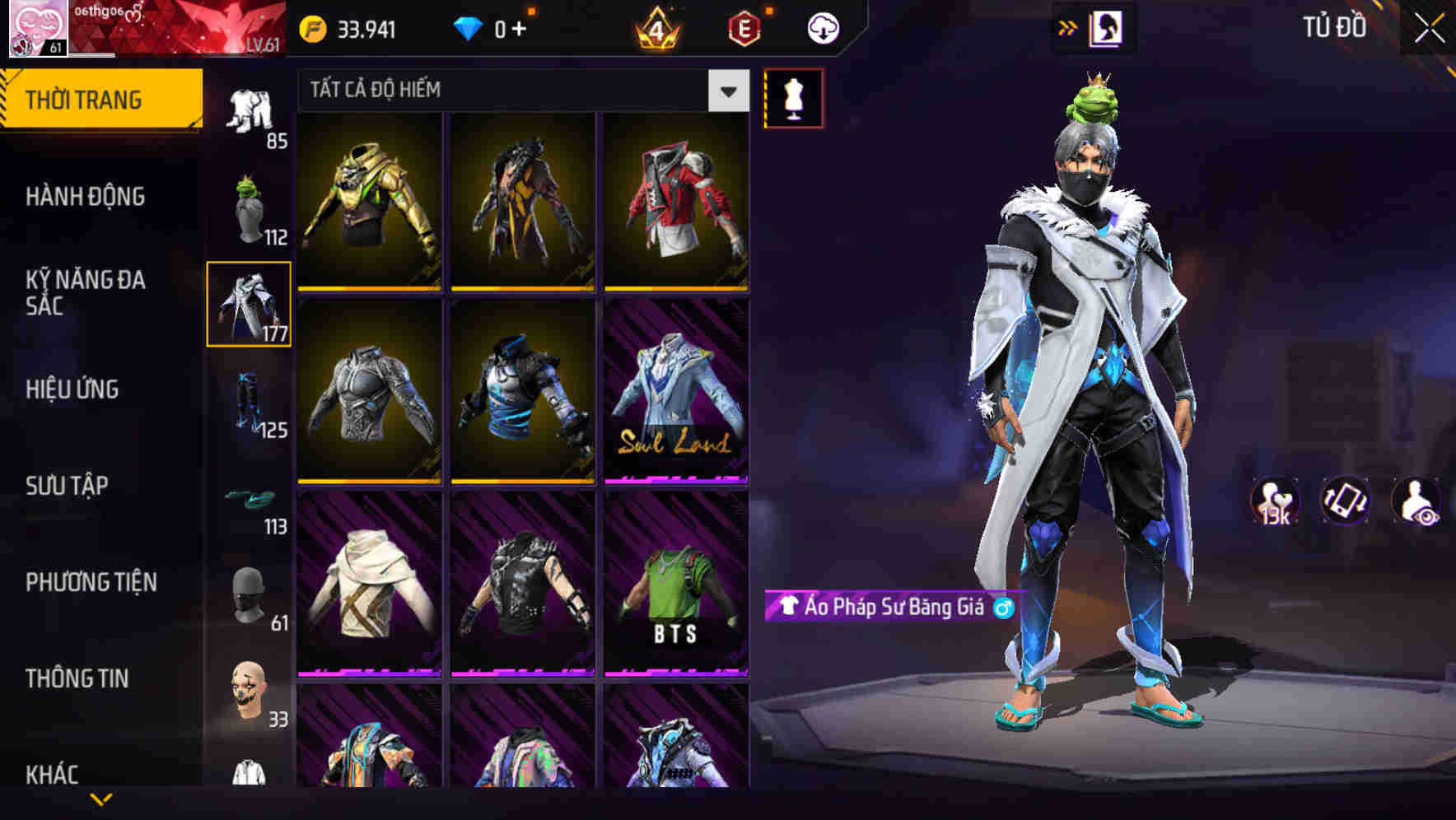
Task: Open the rank badge number 4
Action: coord(656,27)
